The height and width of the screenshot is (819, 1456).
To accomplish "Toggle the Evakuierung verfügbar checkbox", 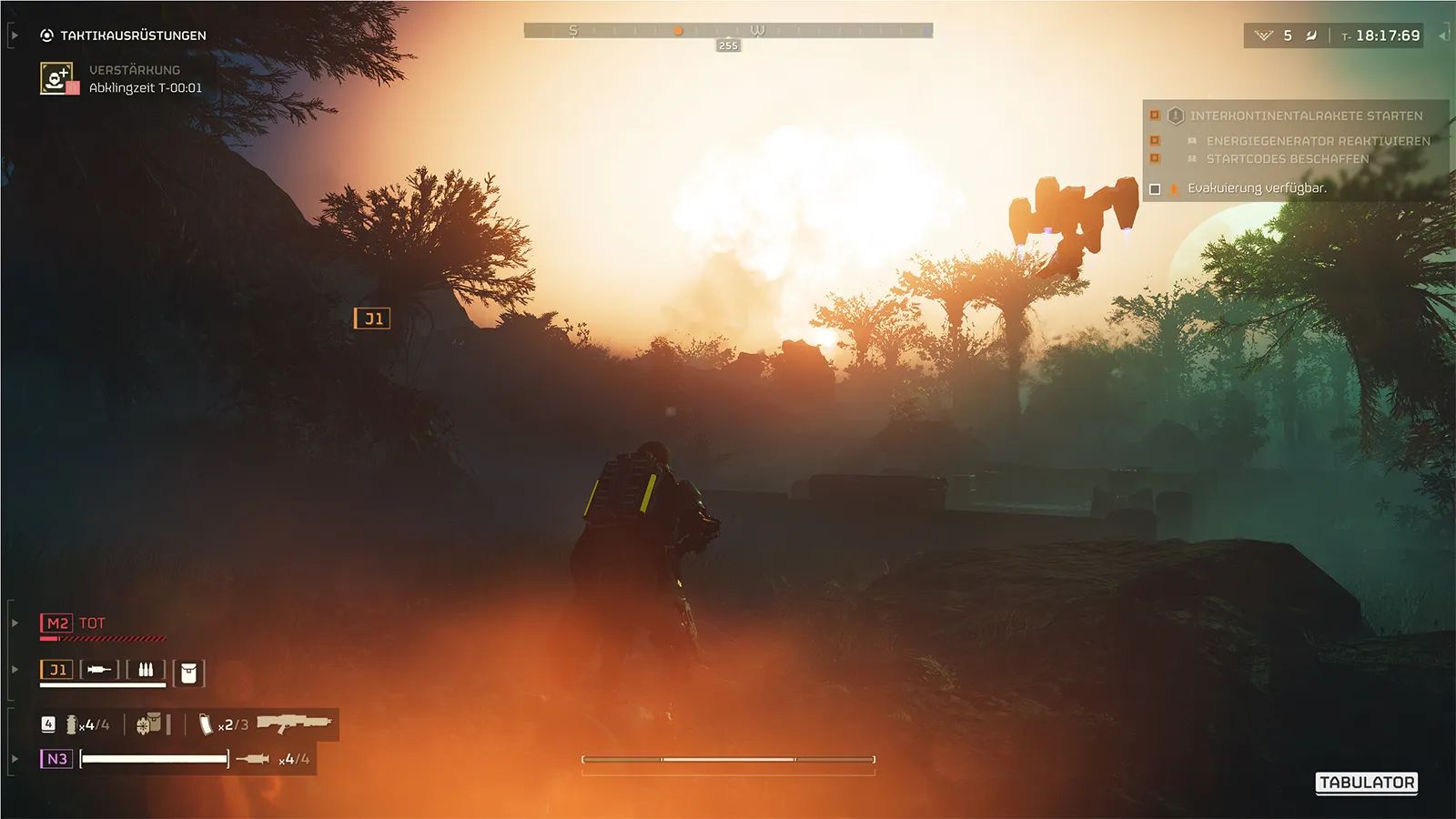I will (x=1155, y=187).
